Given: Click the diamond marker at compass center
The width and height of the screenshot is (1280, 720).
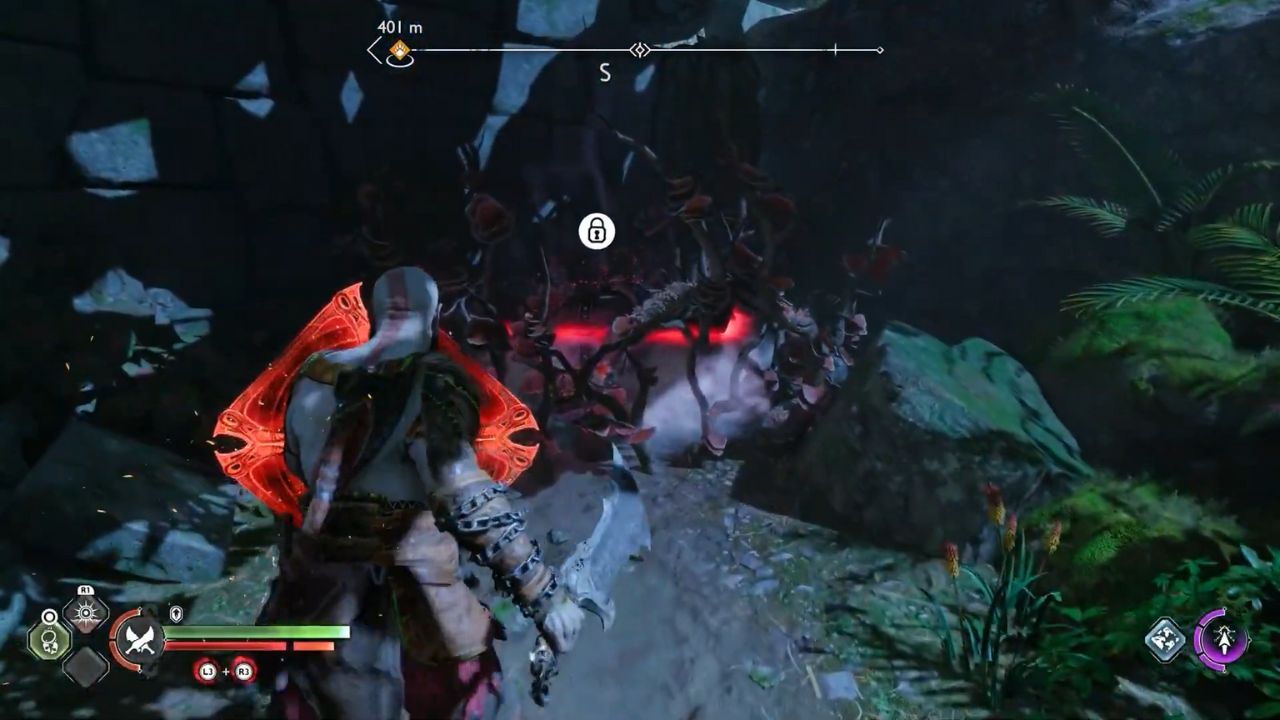Looking at the screenshot, I should (x=639, y=49).
